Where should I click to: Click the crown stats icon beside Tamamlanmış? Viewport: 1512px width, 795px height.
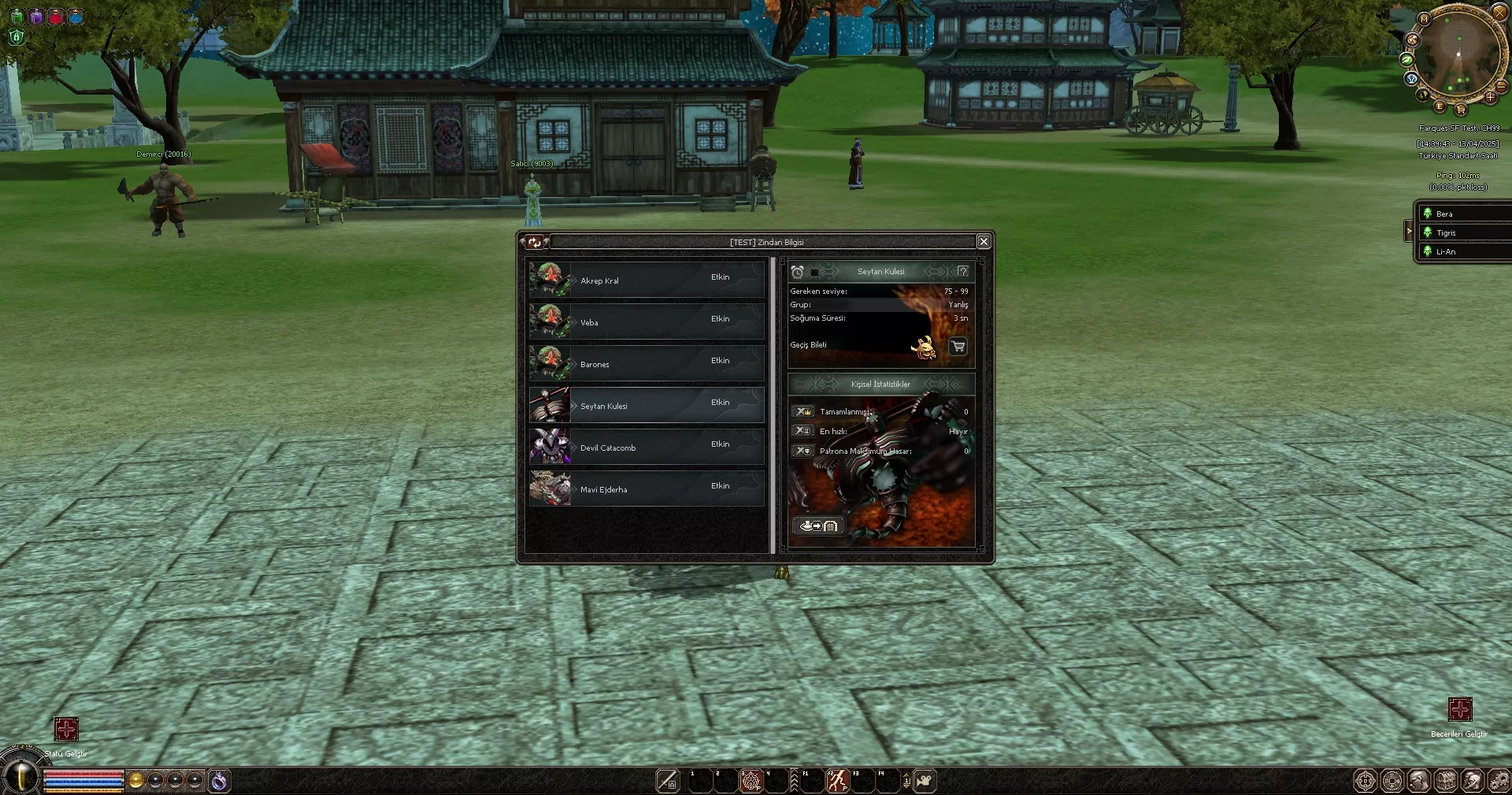point(803,411)
